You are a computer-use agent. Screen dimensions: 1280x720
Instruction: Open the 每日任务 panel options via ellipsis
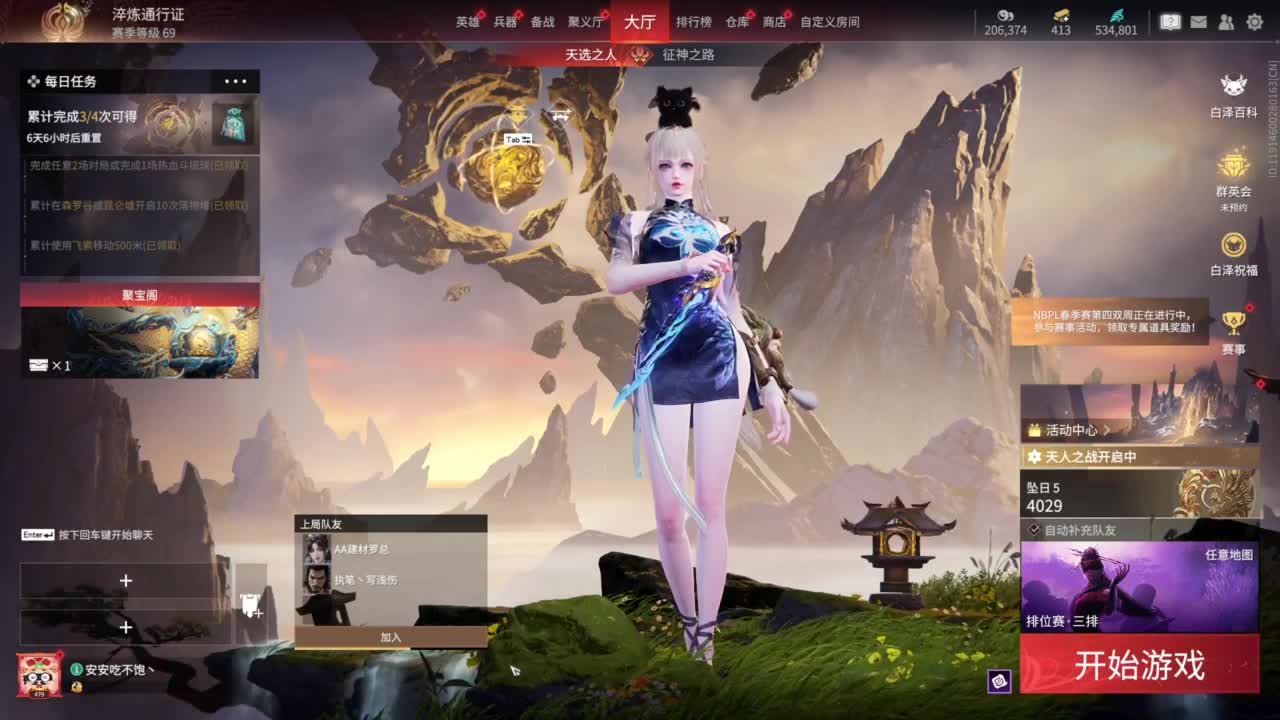coord(236,81)
